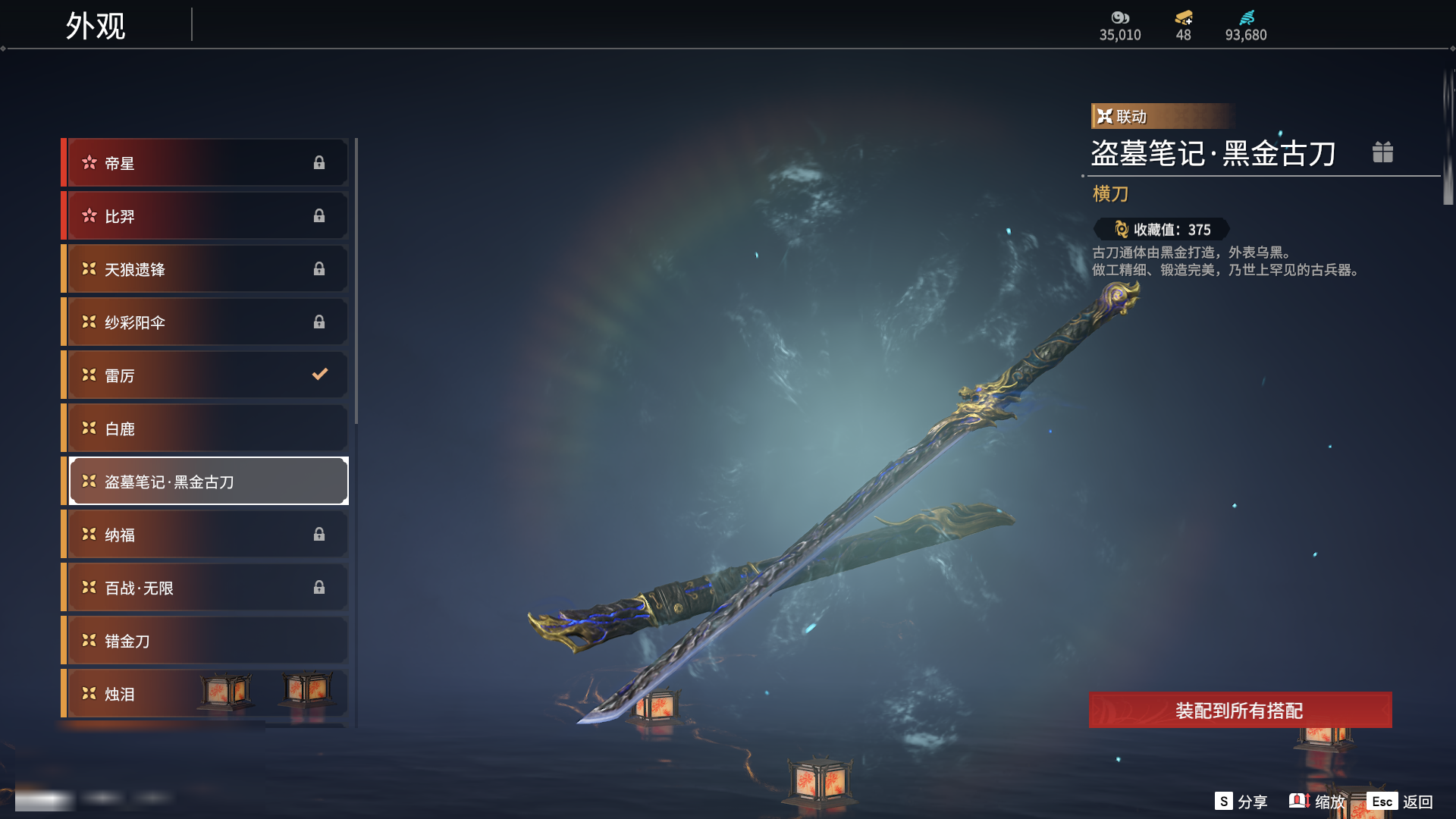Screen dimensions: 1456x819
Task: Click 装配到所有搭配 red button
Action: click(1240, 711)
